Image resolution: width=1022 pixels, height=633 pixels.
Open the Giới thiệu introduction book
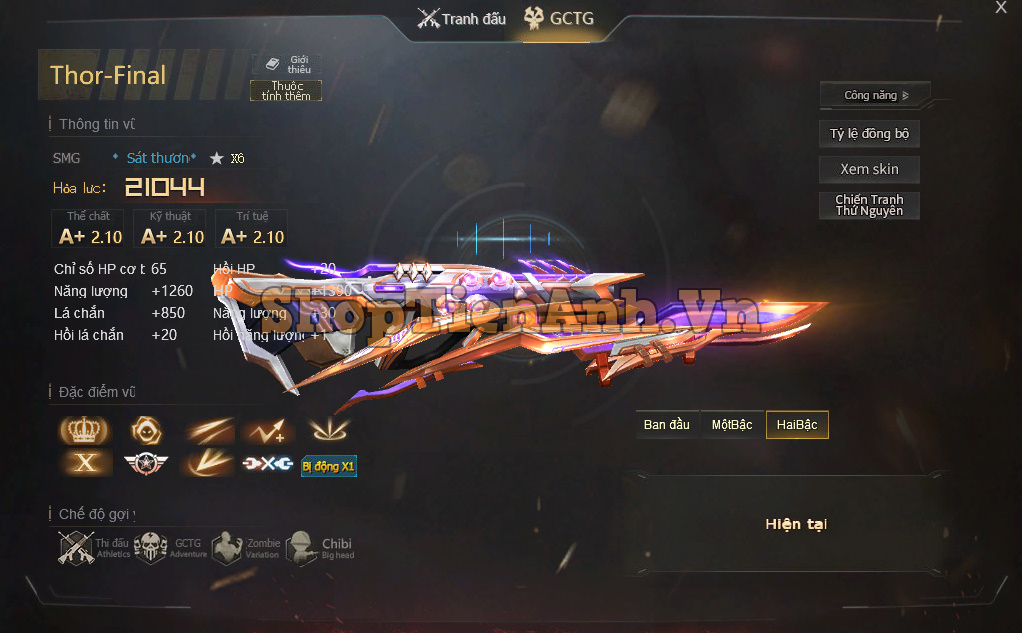287,64
